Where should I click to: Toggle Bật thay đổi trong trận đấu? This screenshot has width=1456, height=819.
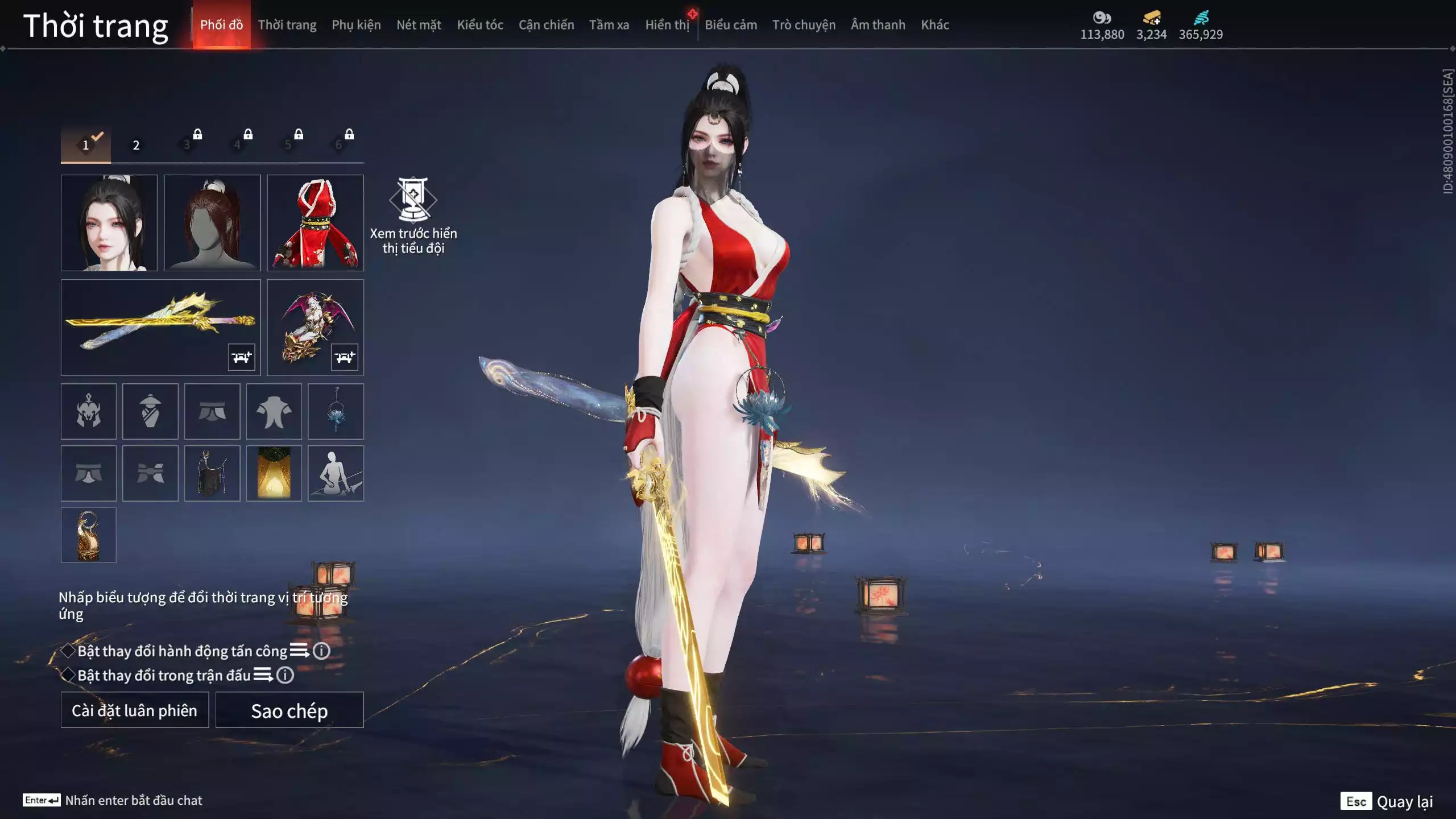pos(68,675)
